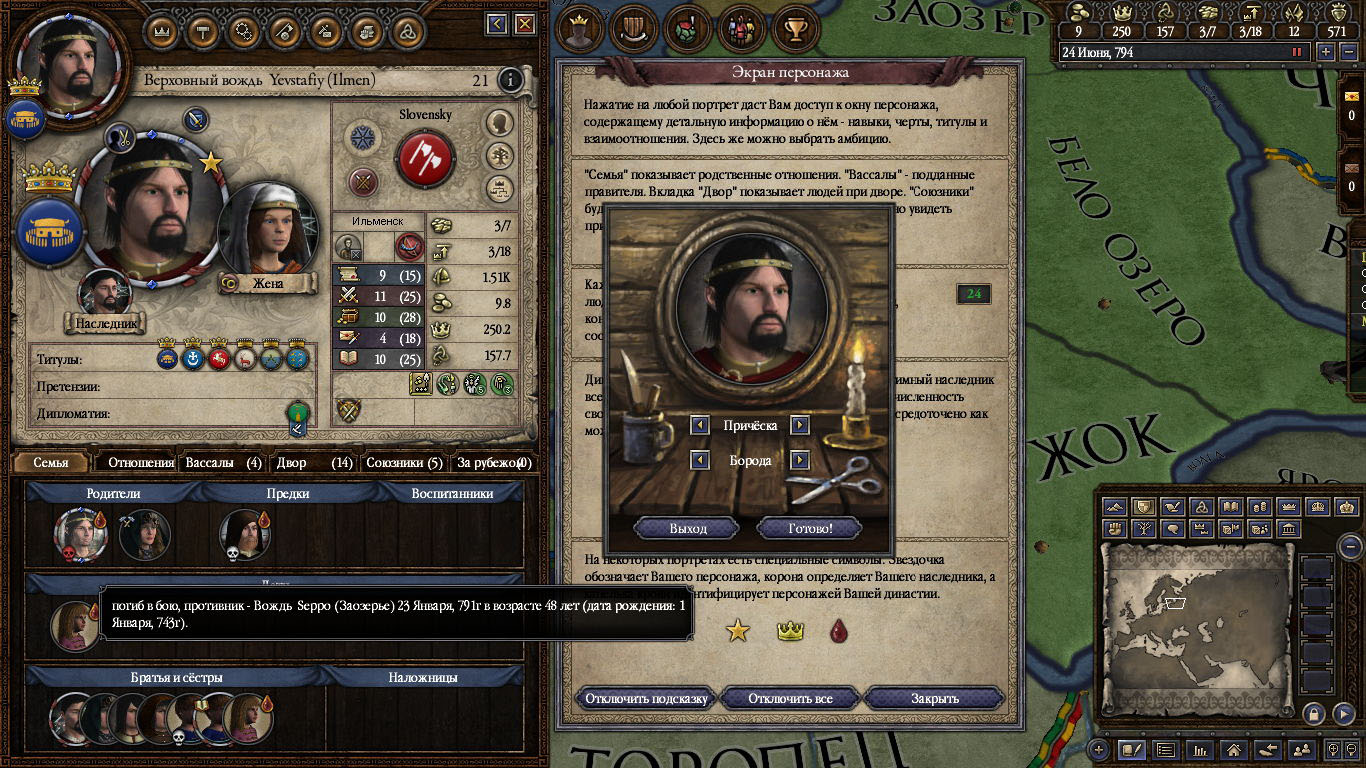The width and height of the screenshot is (1366, 768).
Task: Close the character panel with X
Action: [x=522, y=24]
